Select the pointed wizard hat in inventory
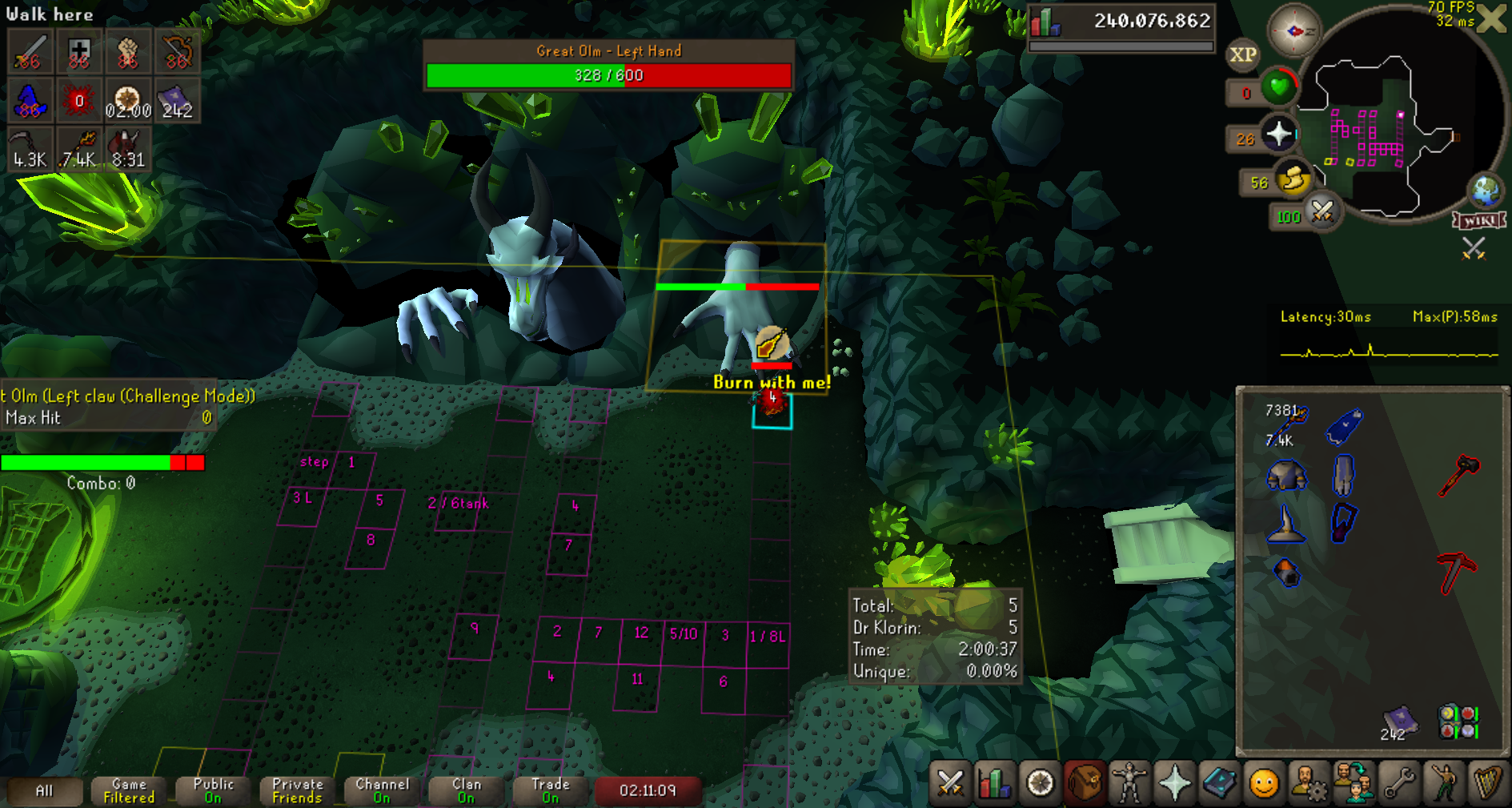The image size is (1512, 808). (x=1286, y=525)
